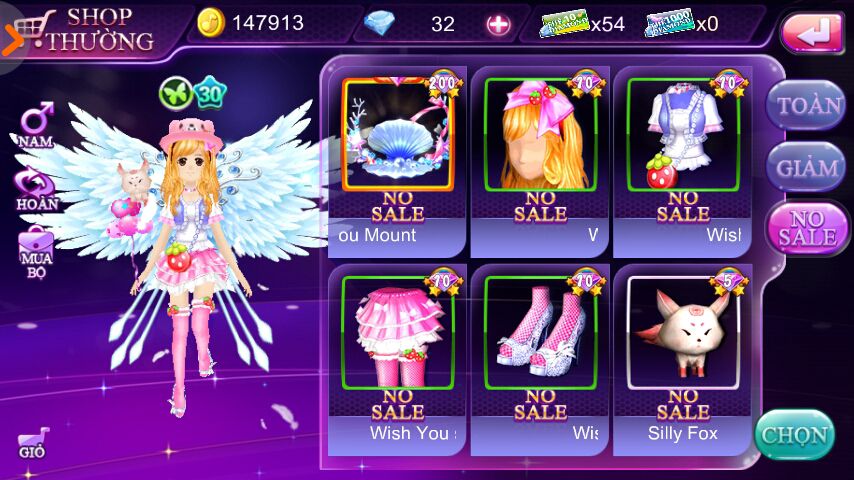The width and height of the screenshot is (854, 480).
Task: Add diamonds with the plus button
Action: 498,24
